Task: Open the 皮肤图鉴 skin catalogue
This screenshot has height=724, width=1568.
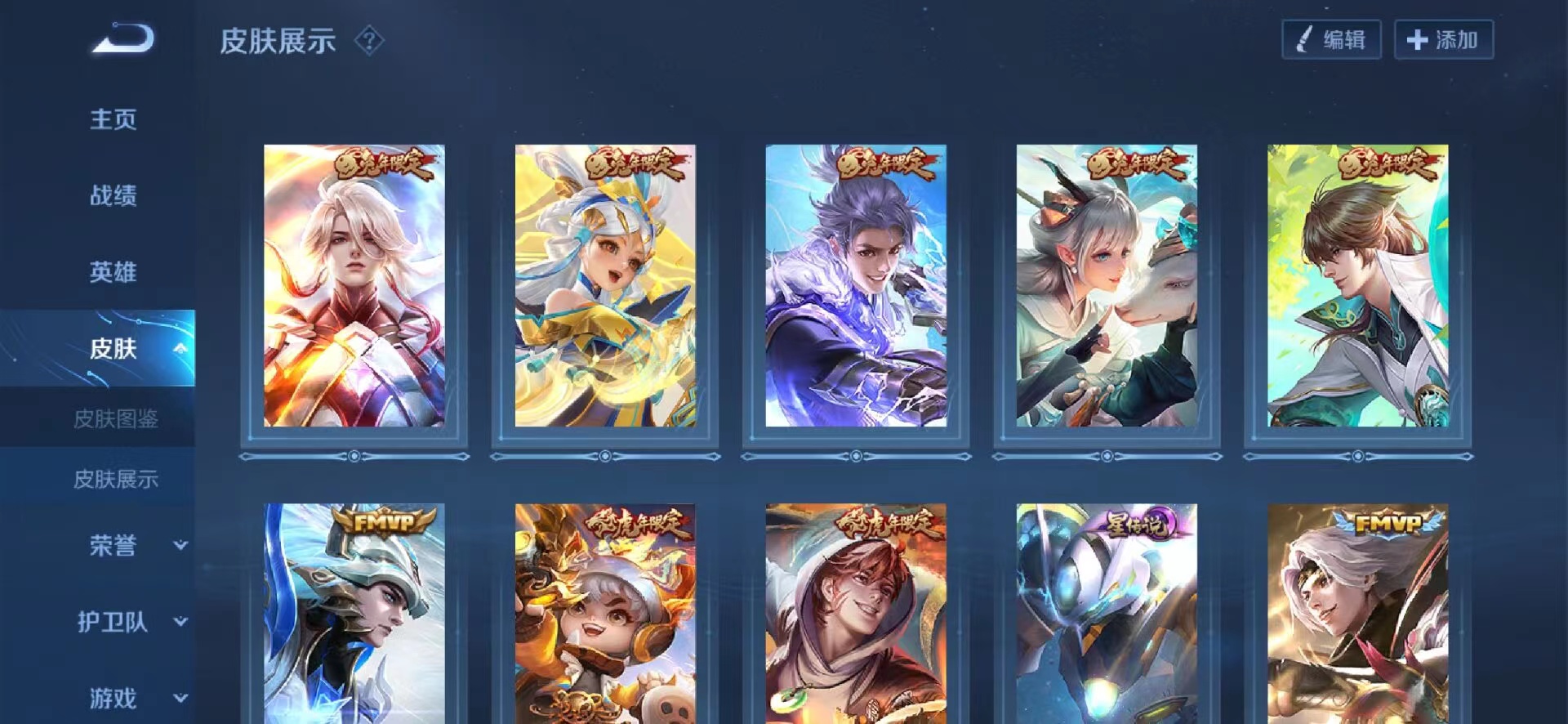Action: (115, 419)
